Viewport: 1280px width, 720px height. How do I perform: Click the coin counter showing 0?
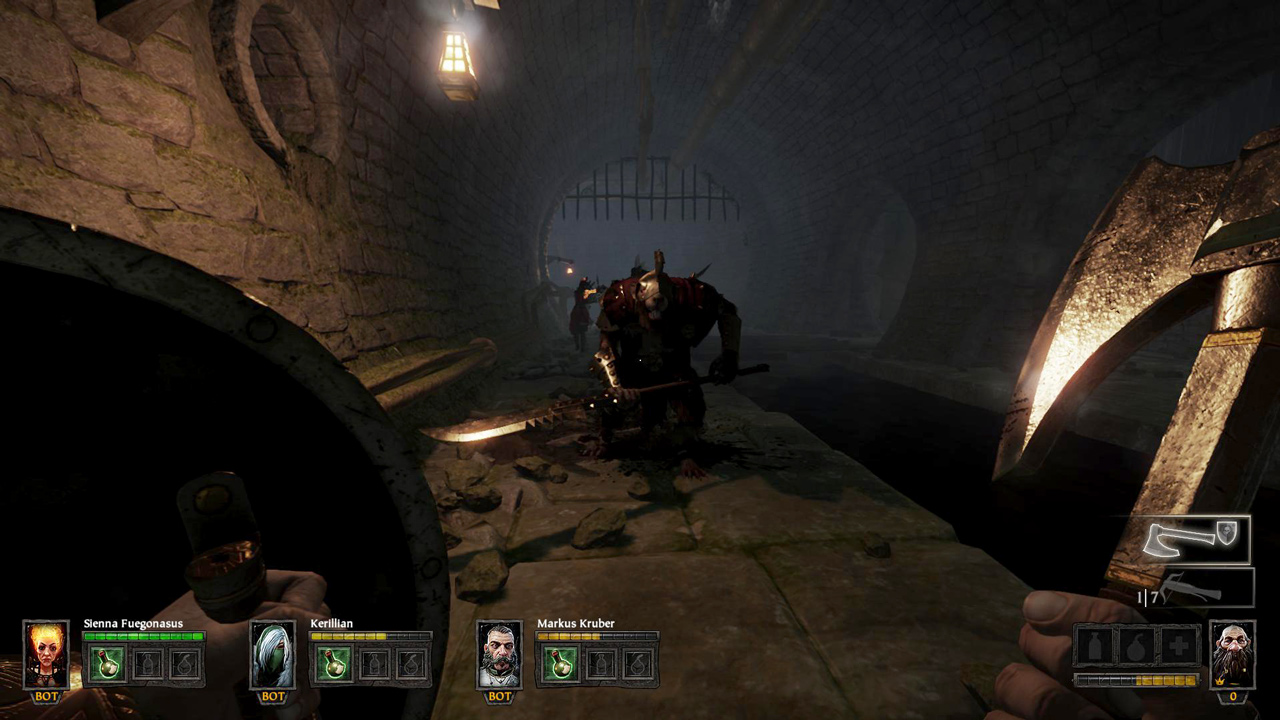point(1233,695)
